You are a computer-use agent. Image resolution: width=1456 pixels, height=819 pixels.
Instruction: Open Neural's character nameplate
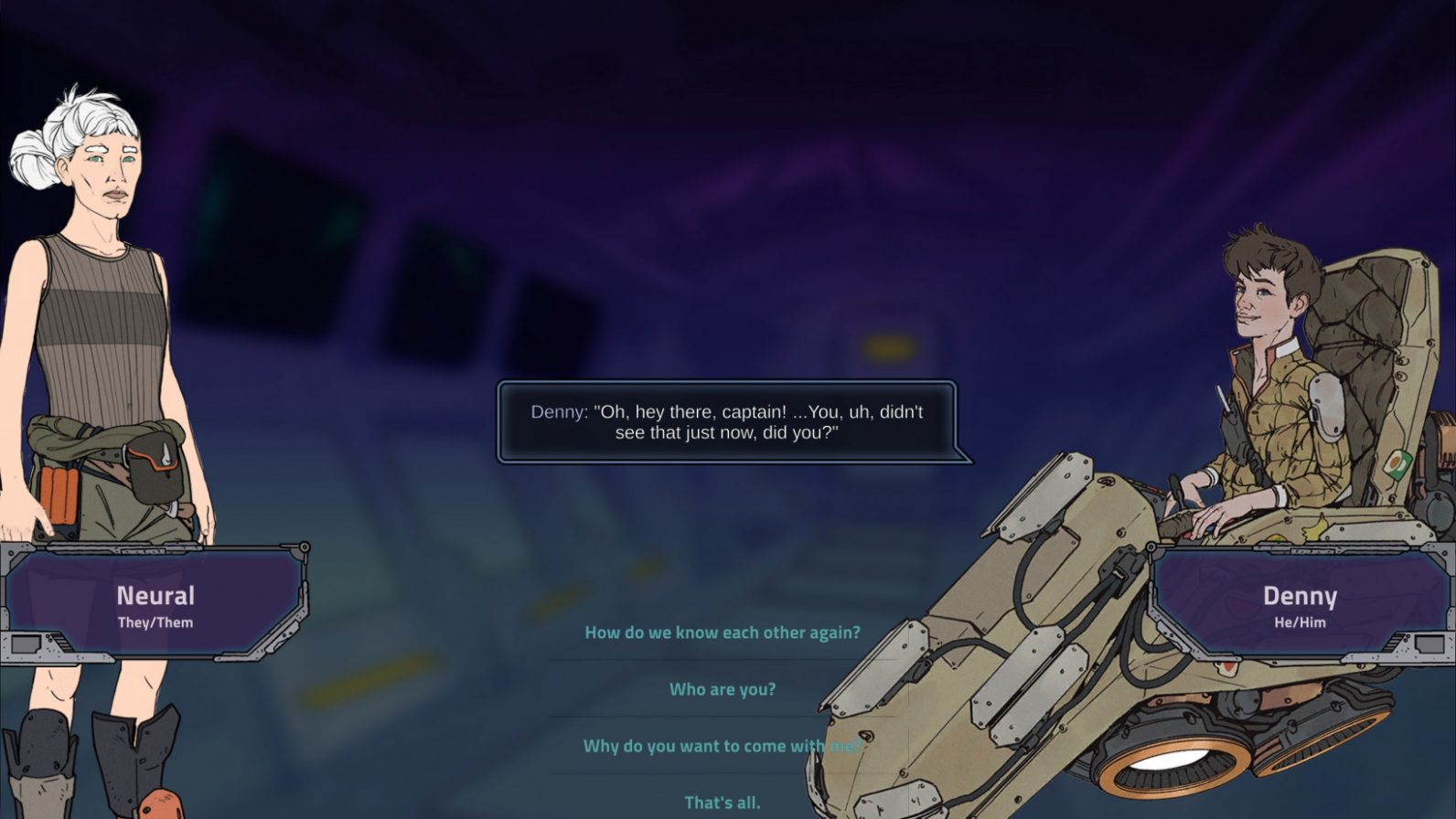(156, 595)
